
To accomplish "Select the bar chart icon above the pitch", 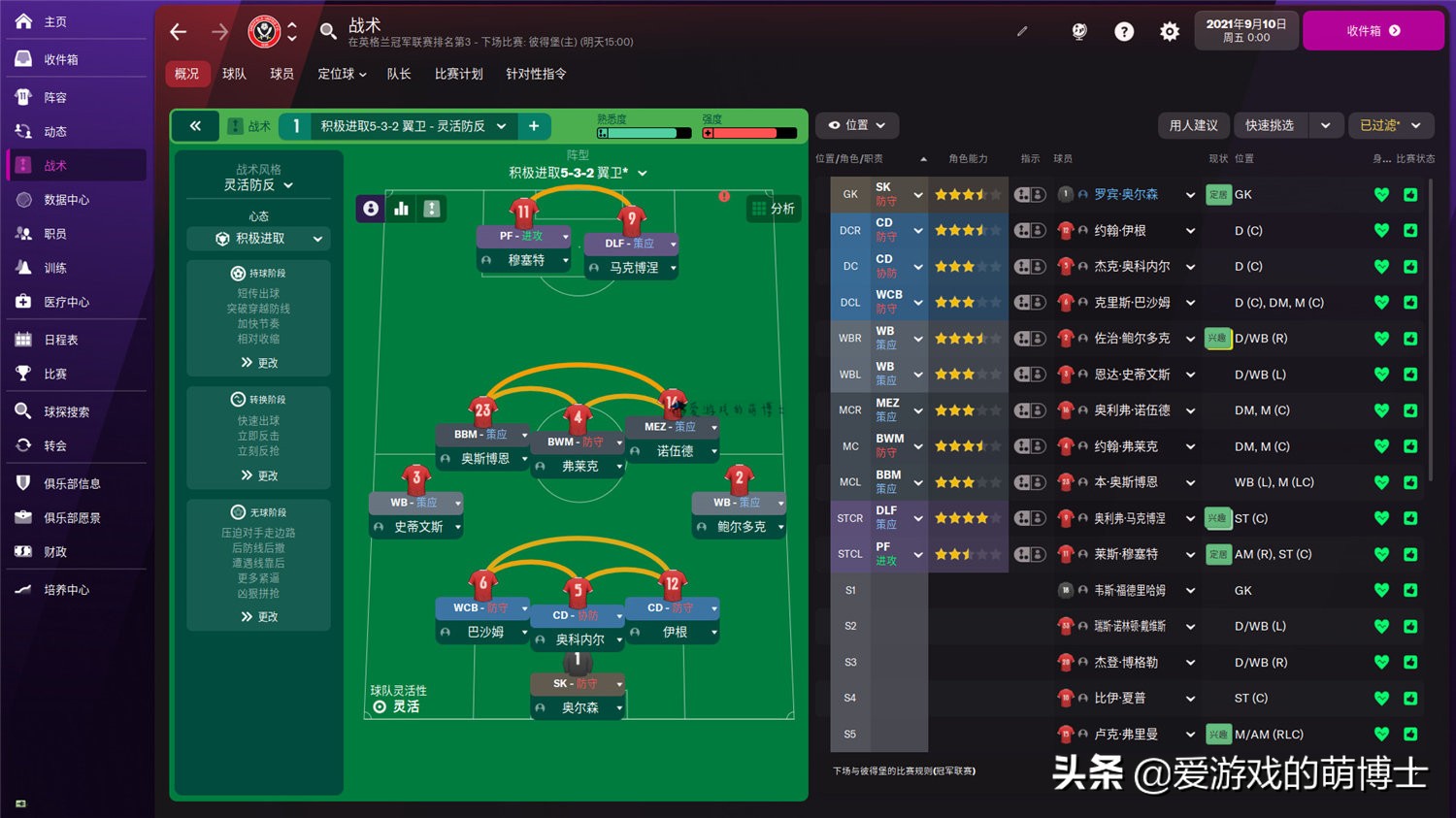I will 401,209.
